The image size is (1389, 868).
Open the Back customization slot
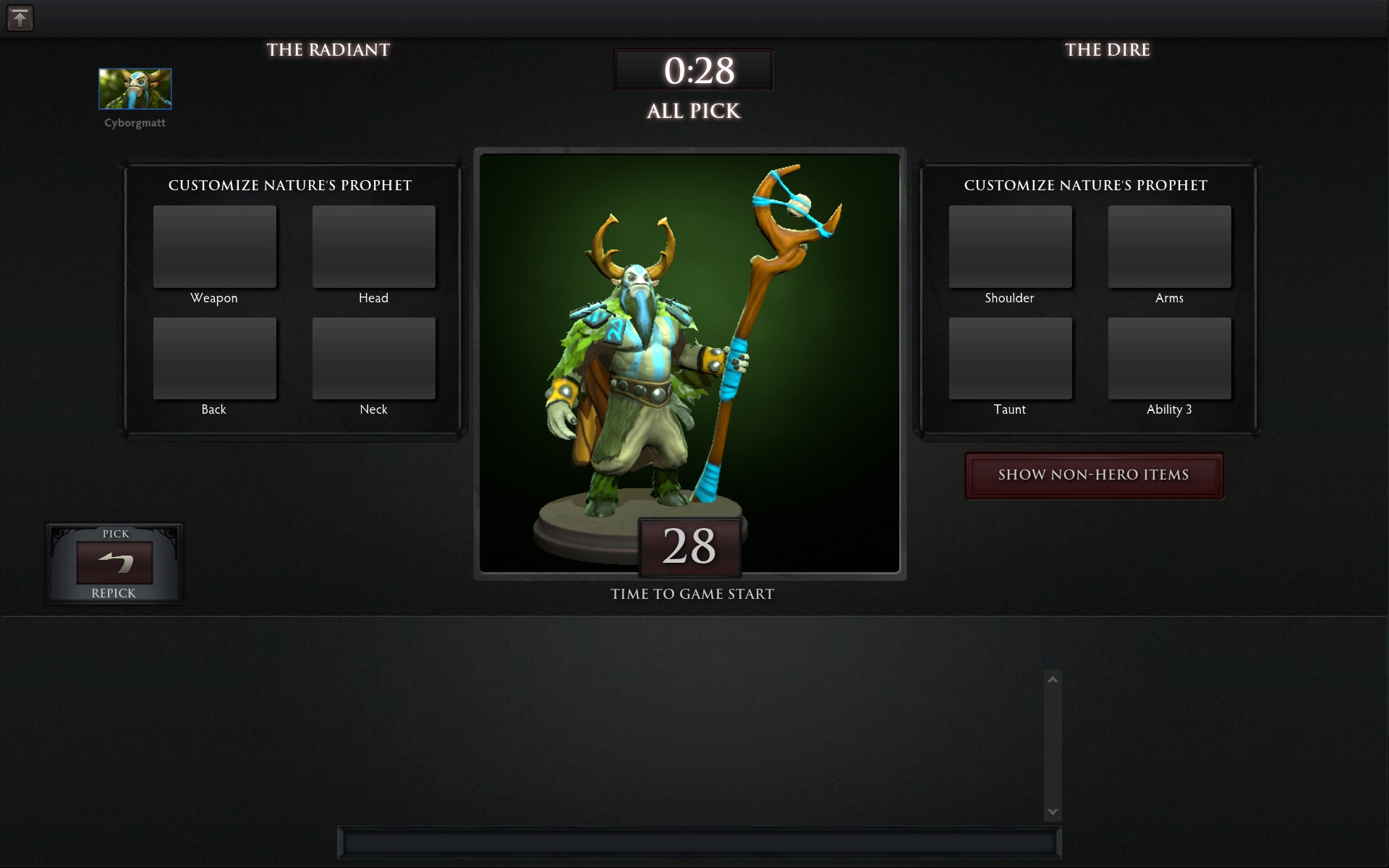point(214,358)
